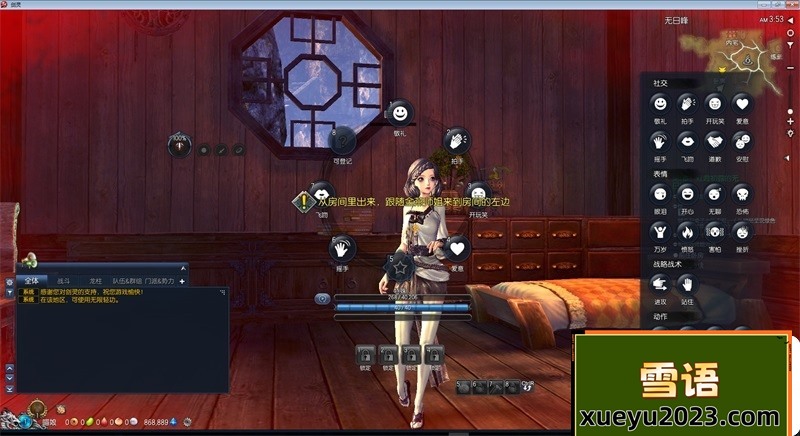Use the 进攻 attack tactics command
This screenshot has height=436, width=800.
660,285
